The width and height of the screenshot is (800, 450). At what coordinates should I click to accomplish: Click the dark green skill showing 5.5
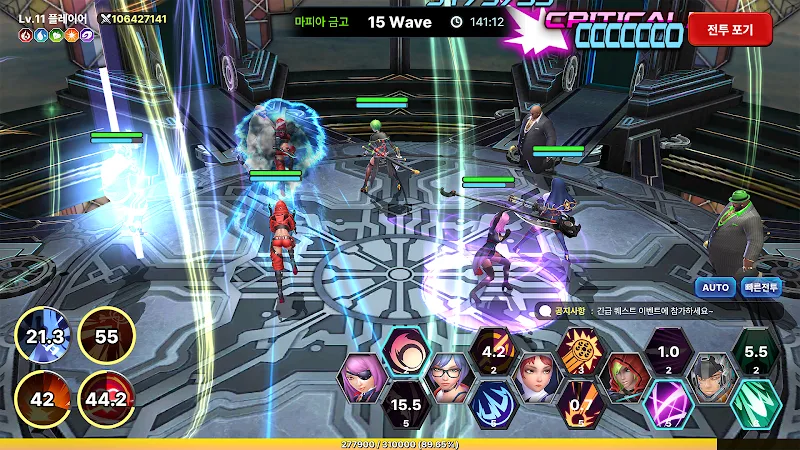755,352
